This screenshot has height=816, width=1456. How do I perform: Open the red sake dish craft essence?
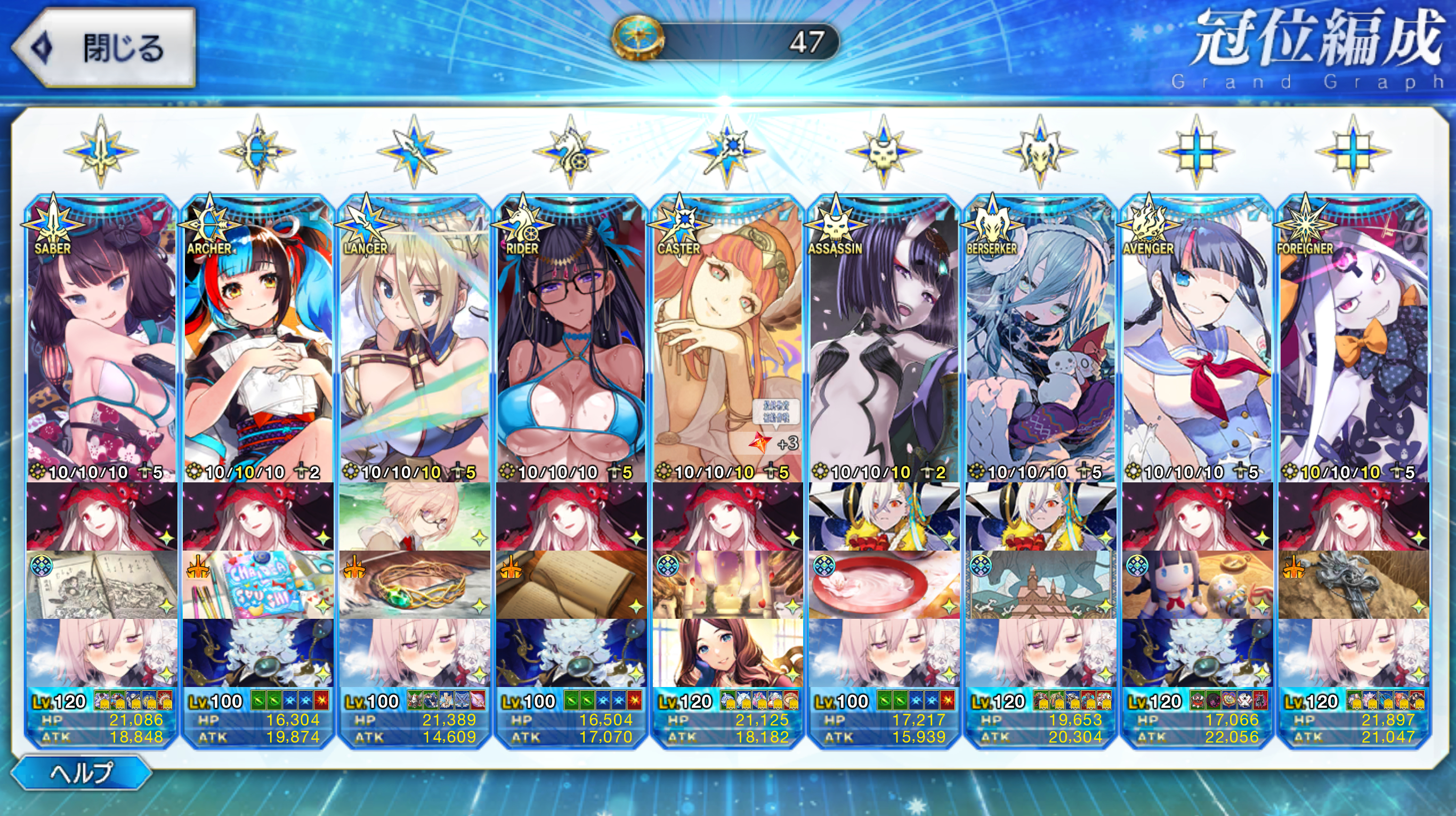click(x=884, y=585)
